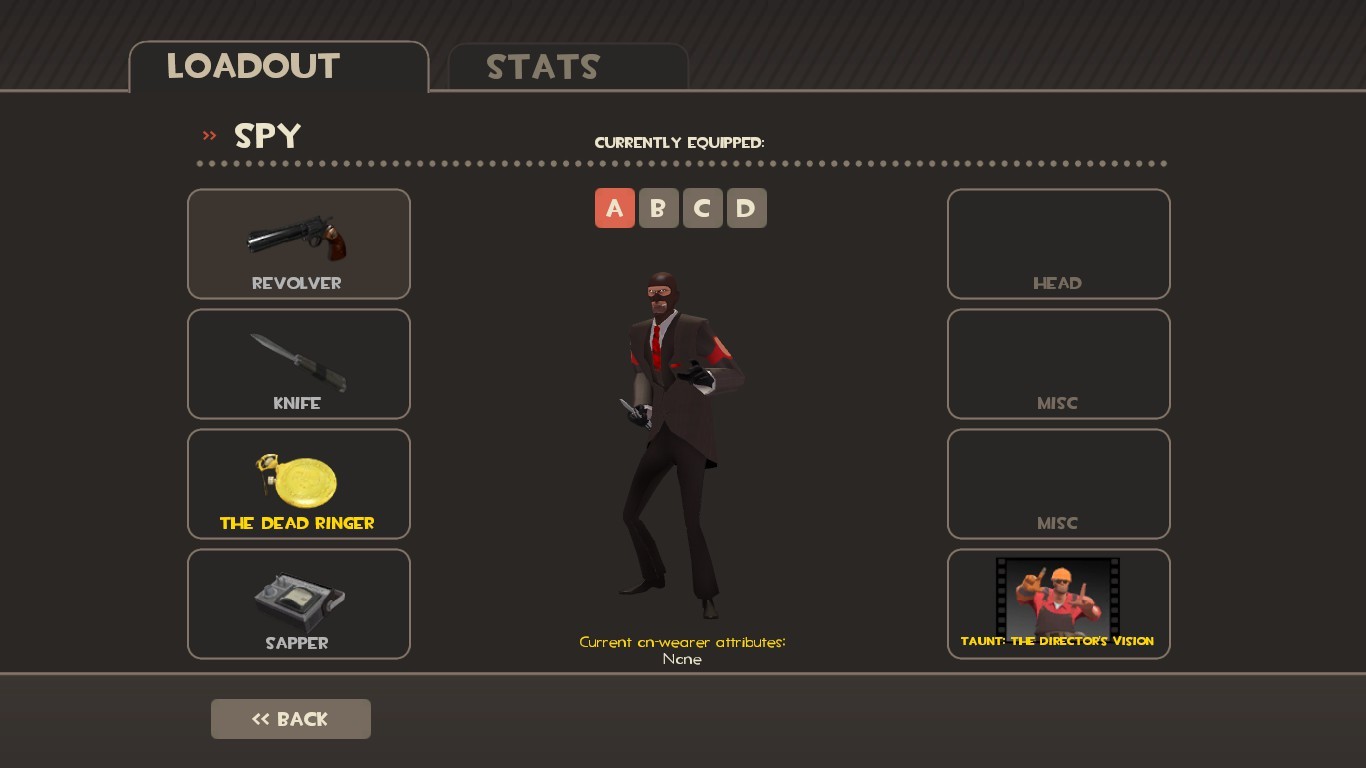Open the Knife weapon slot

pyautogui.click(x=298, y=363)
